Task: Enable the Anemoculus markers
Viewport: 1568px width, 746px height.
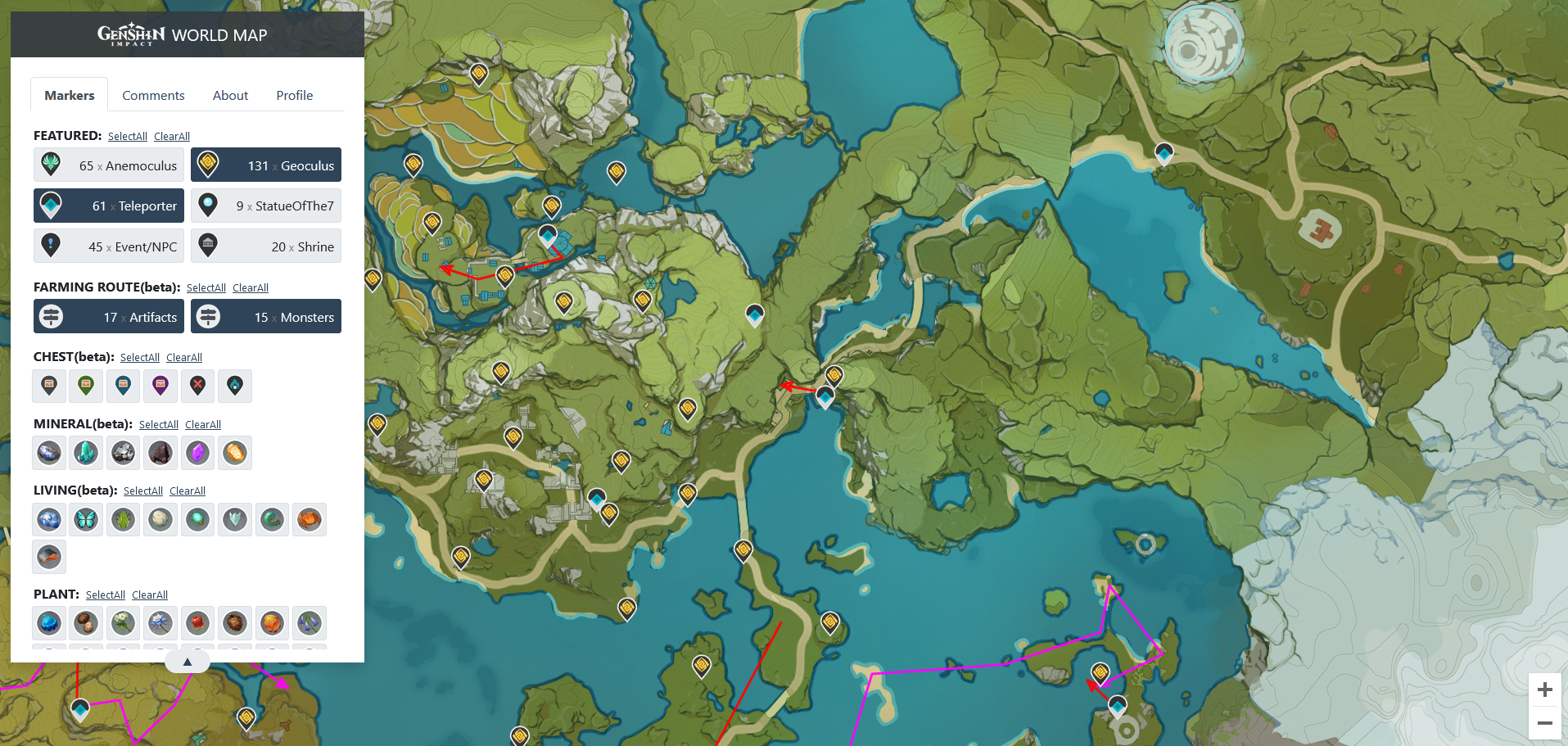Action: click(108, 165)
